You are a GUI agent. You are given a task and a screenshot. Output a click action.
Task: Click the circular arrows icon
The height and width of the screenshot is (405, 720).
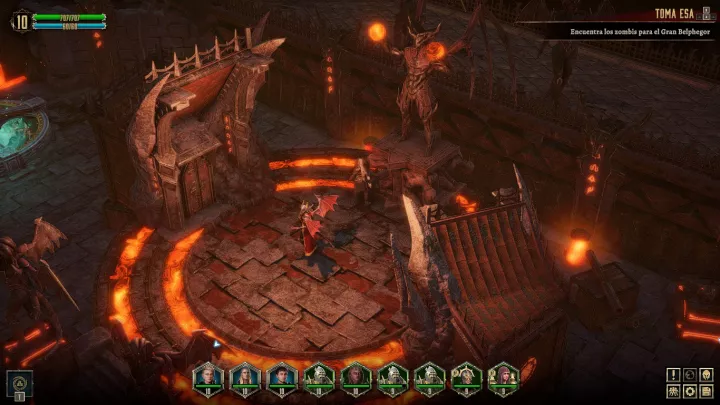tap(690, 375)
